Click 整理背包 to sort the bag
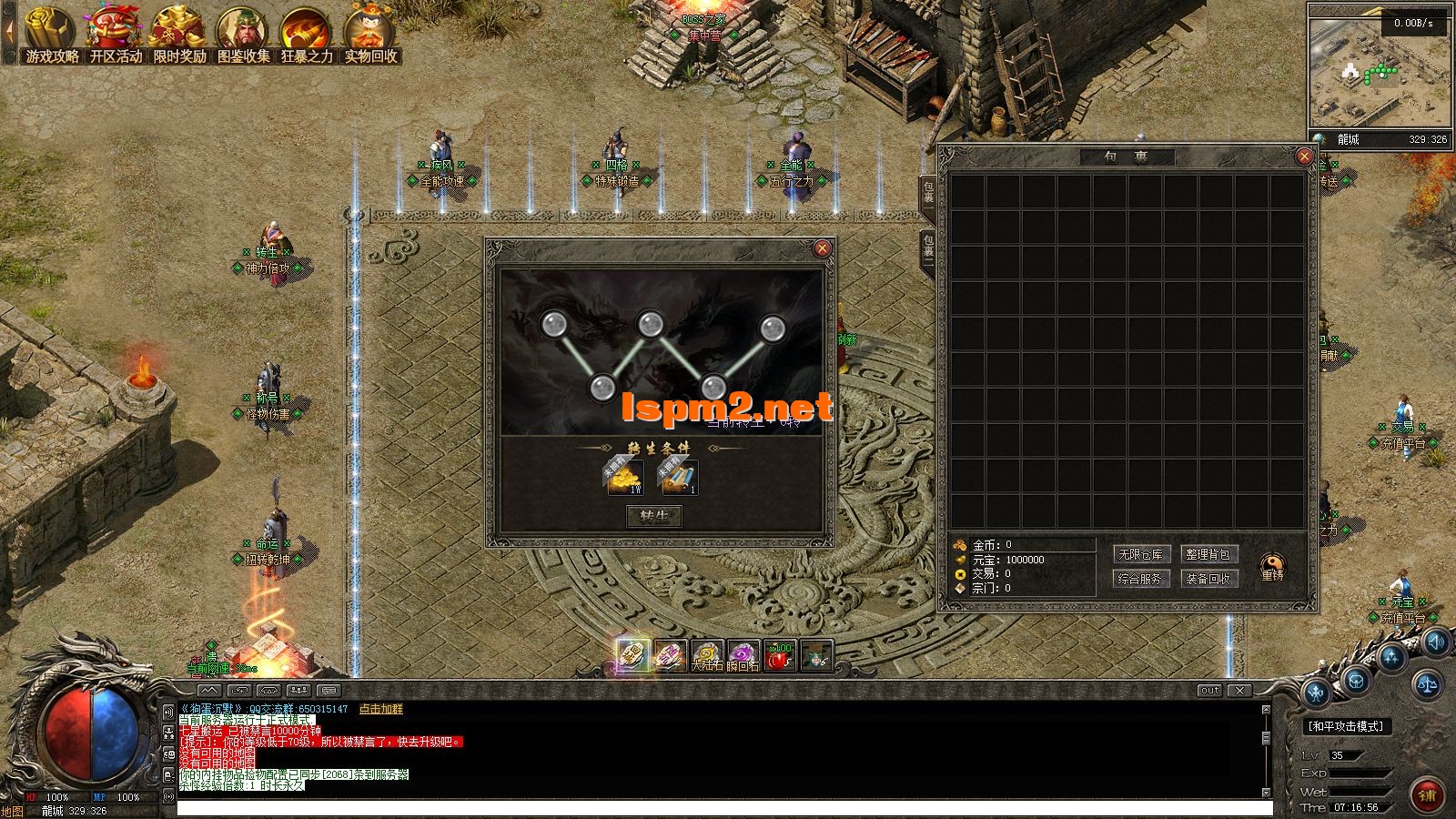The width and height of the screenshot is (1456, 819). click(x=1209, y=554)
